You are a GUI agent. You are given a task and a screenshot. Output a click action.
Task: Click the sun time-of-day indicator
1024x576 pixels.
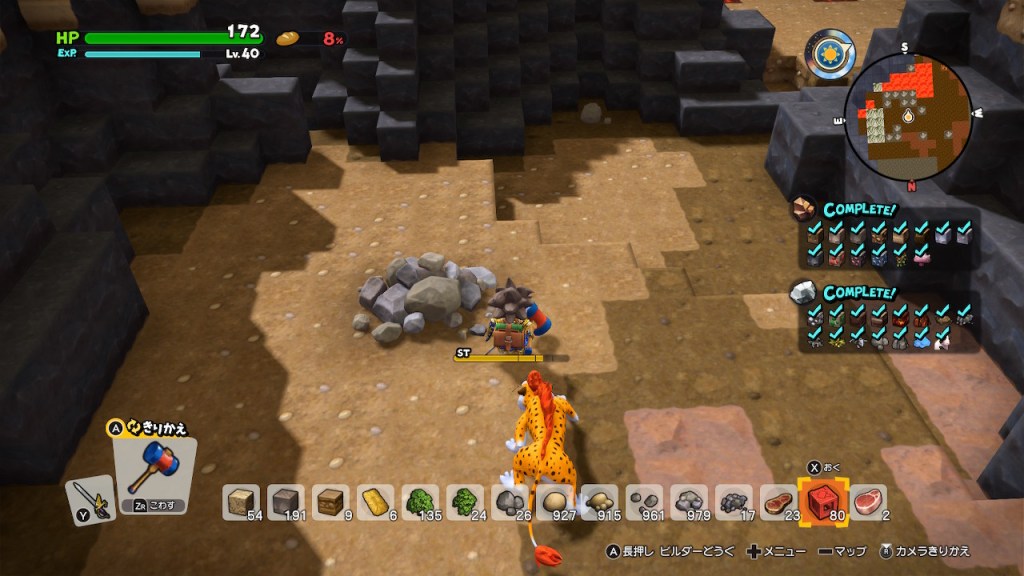832,51
